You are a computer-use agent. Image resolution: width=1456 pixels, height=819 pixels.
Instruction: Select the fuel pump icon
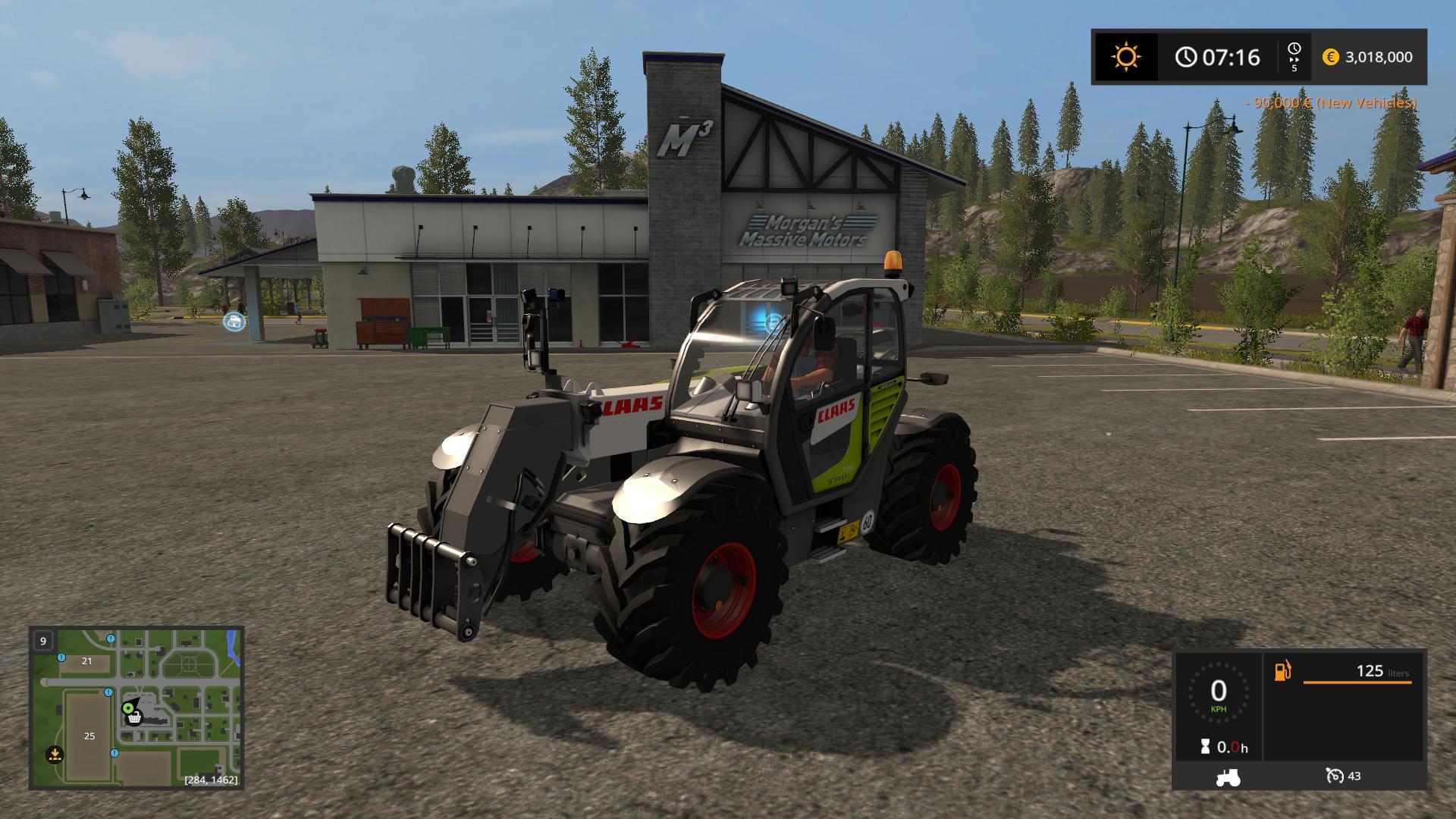1282,671
